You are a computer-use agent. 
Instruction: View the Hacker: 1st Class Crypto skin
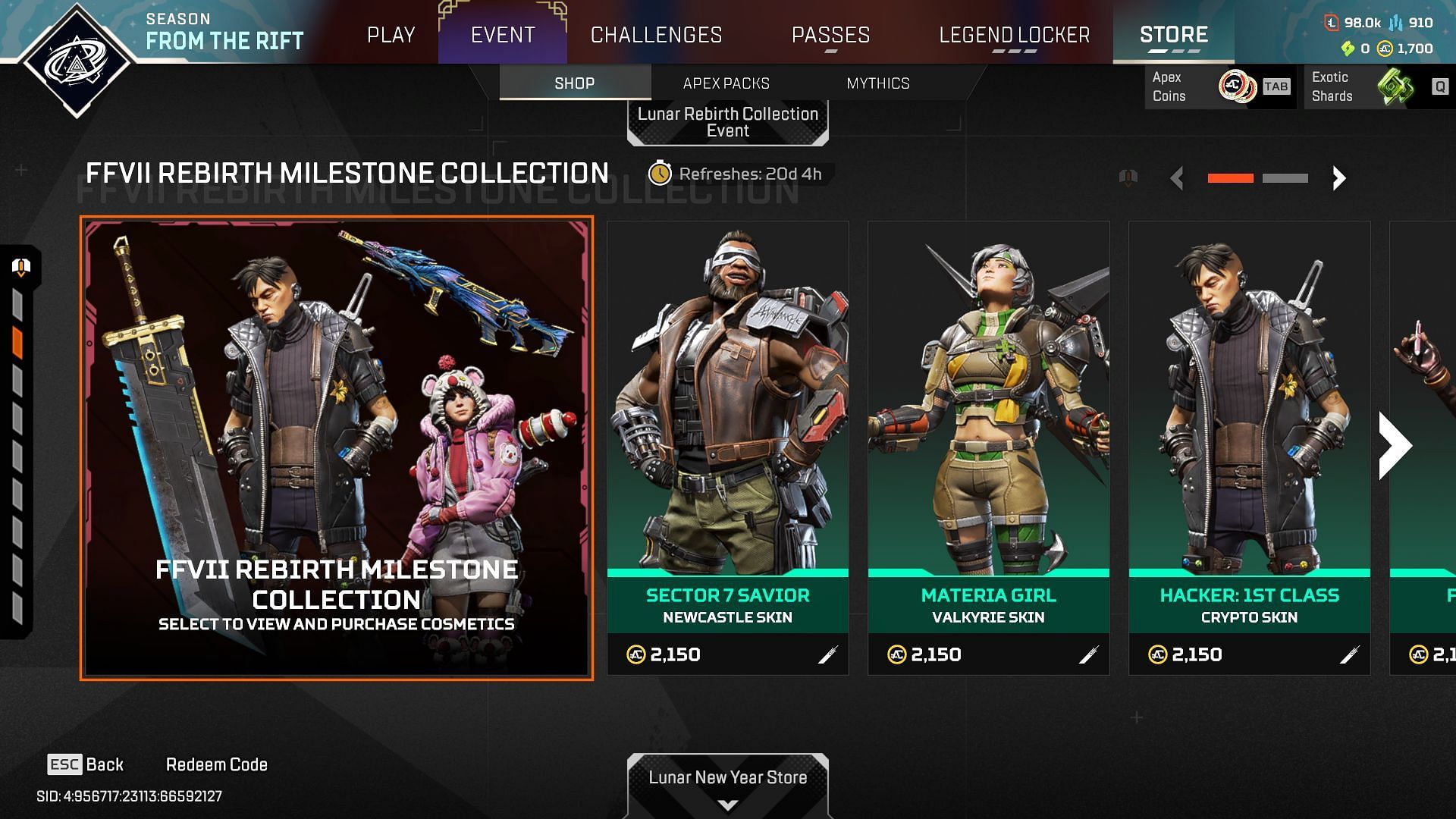(x=1249, y=447)
